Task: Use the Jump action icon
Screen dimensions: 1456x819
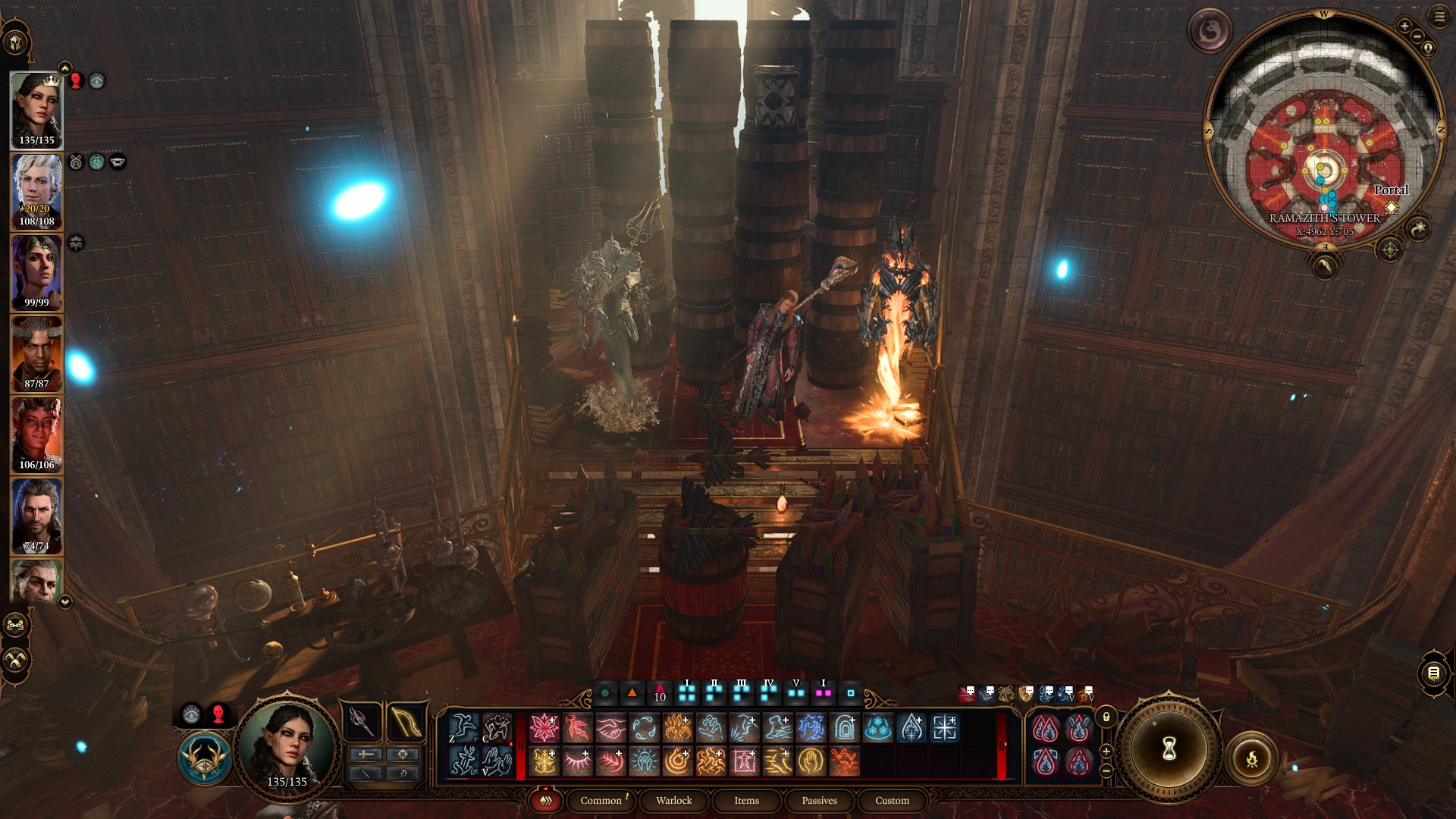Action: coord(464,727)
